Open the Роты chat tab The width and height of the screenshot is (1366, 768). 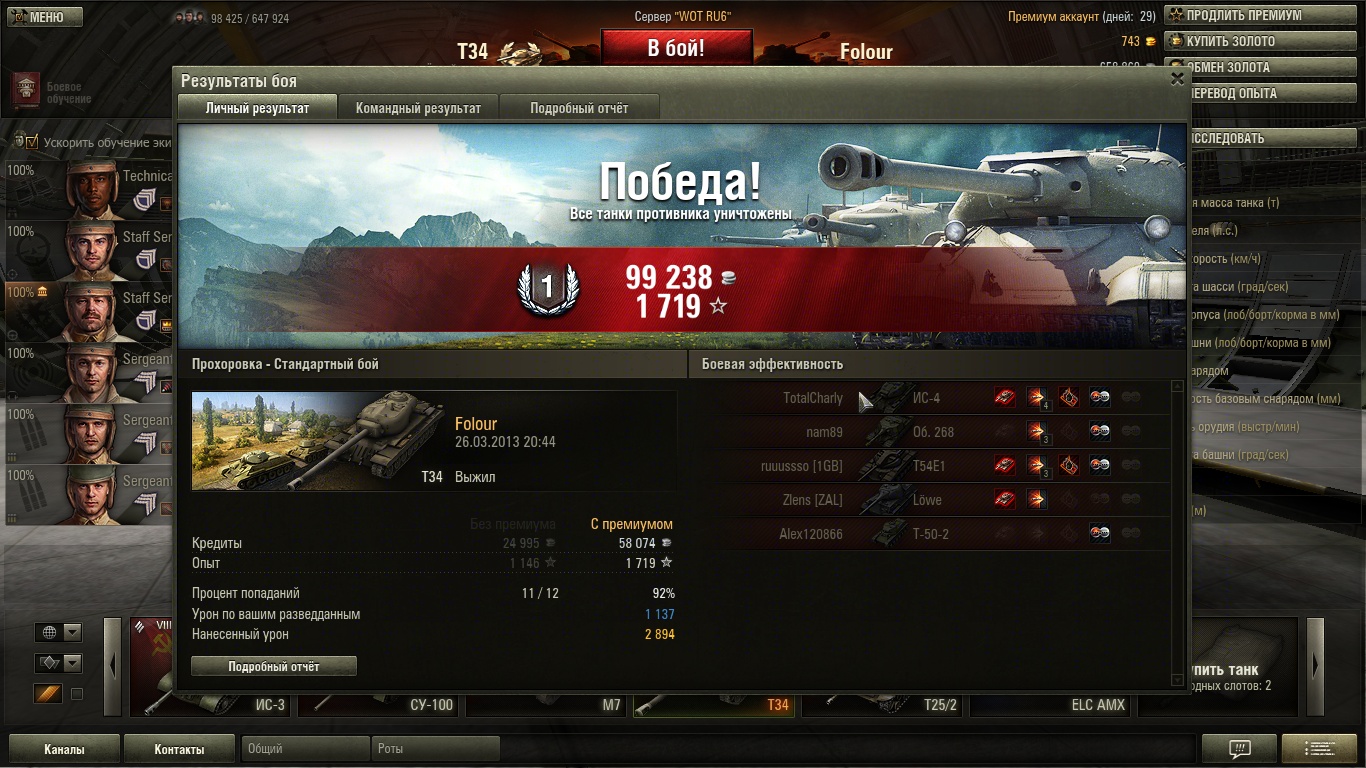point(434,749)
